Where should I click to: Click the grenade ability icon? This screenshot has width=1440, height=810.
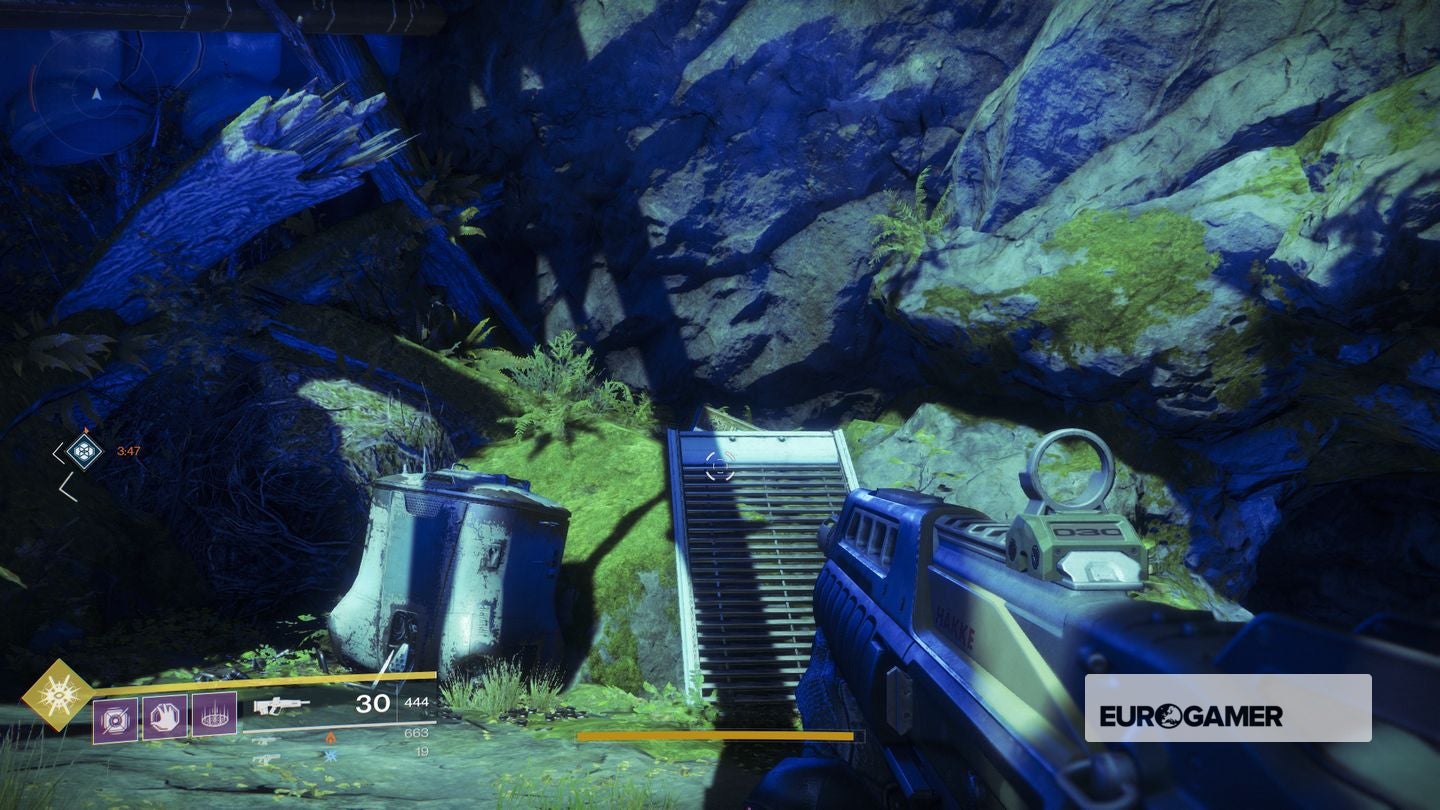click(116, 719)
